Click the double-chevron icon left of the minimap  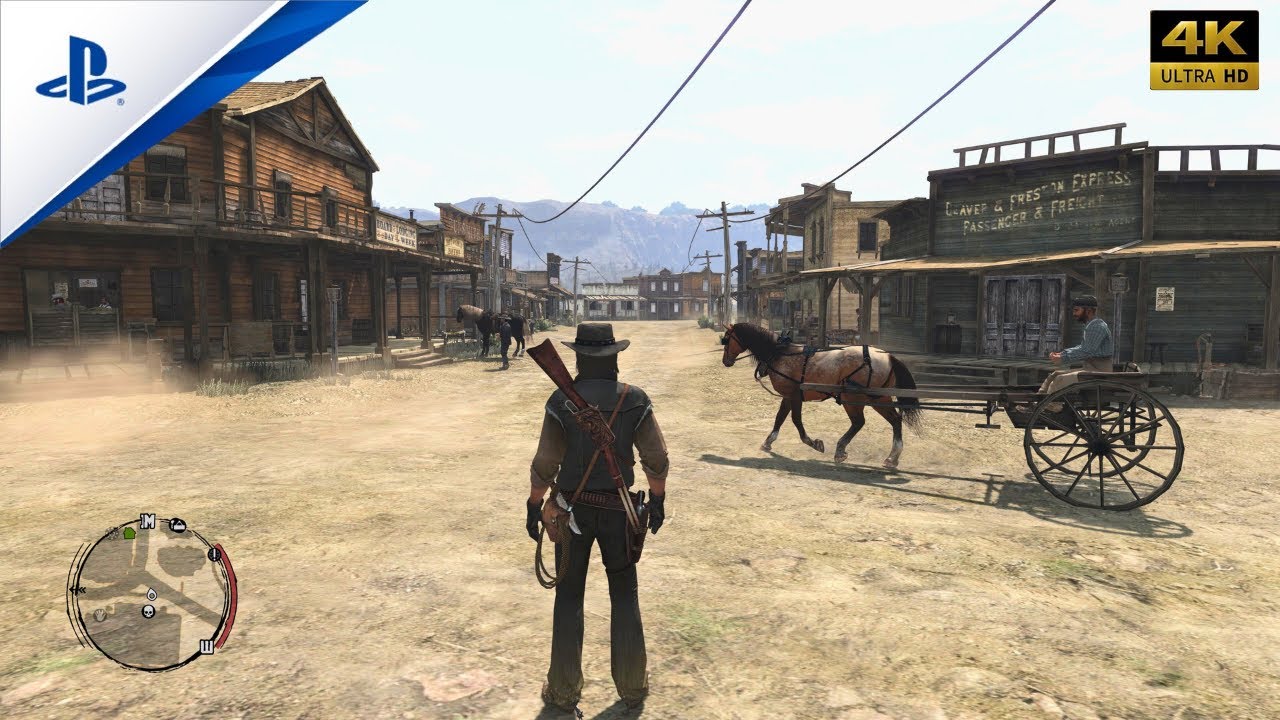pyautogui.click(x=79, y=590)
